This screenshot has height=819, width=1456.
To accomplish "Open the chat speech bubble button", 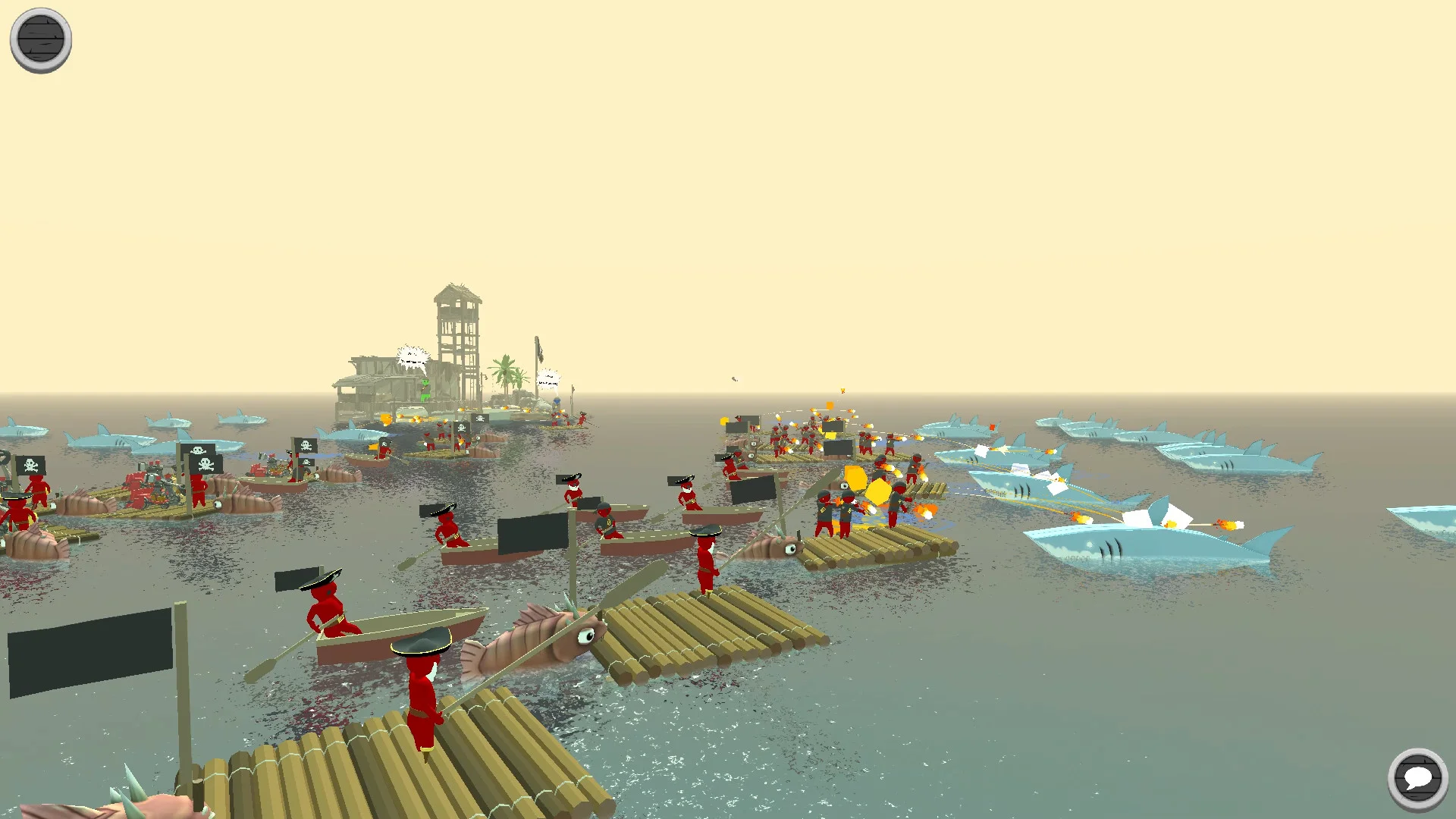I will 1417,778.
